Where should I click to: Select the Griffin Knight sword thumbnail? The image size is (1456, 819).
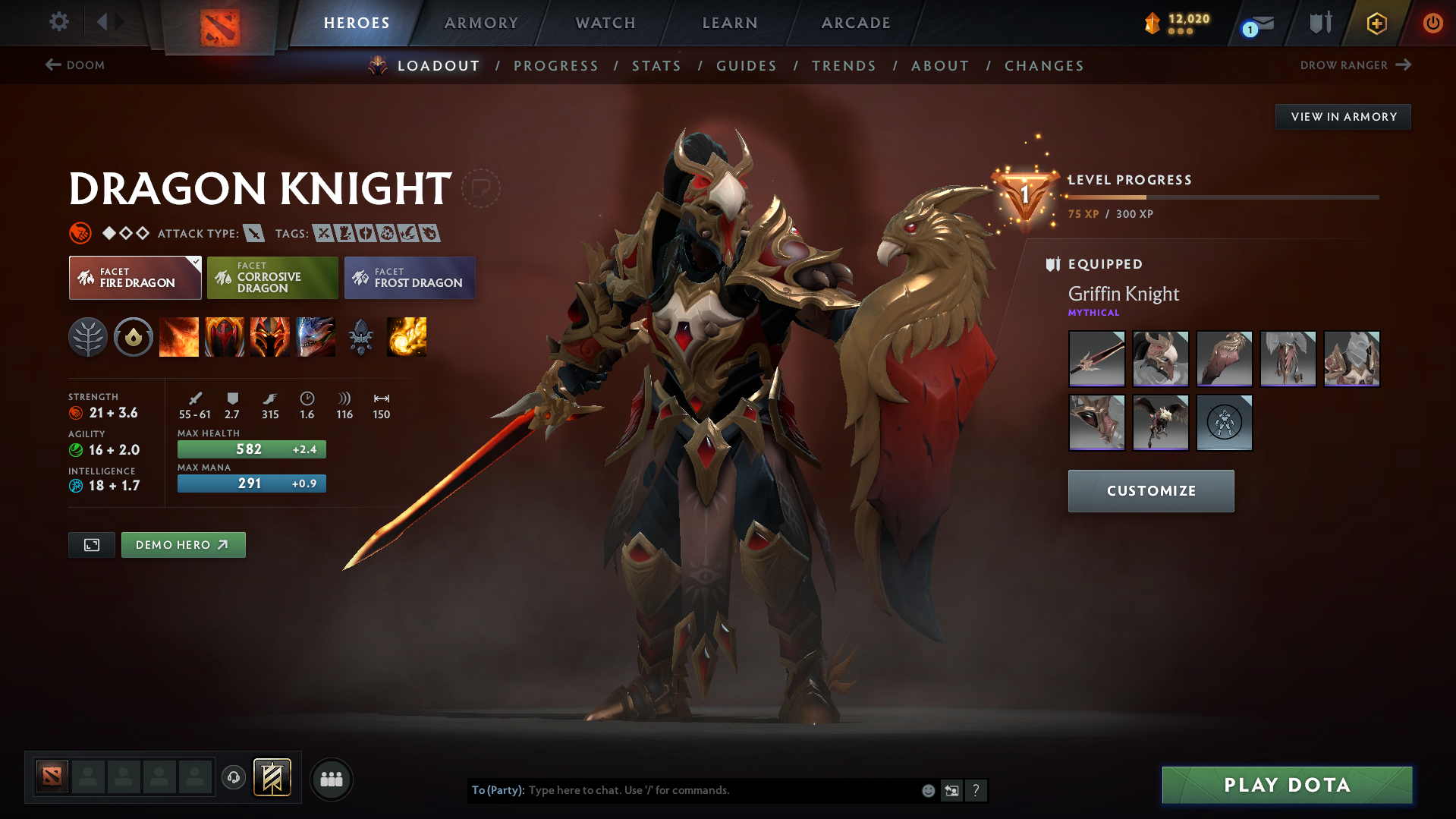coord(1096,358)
